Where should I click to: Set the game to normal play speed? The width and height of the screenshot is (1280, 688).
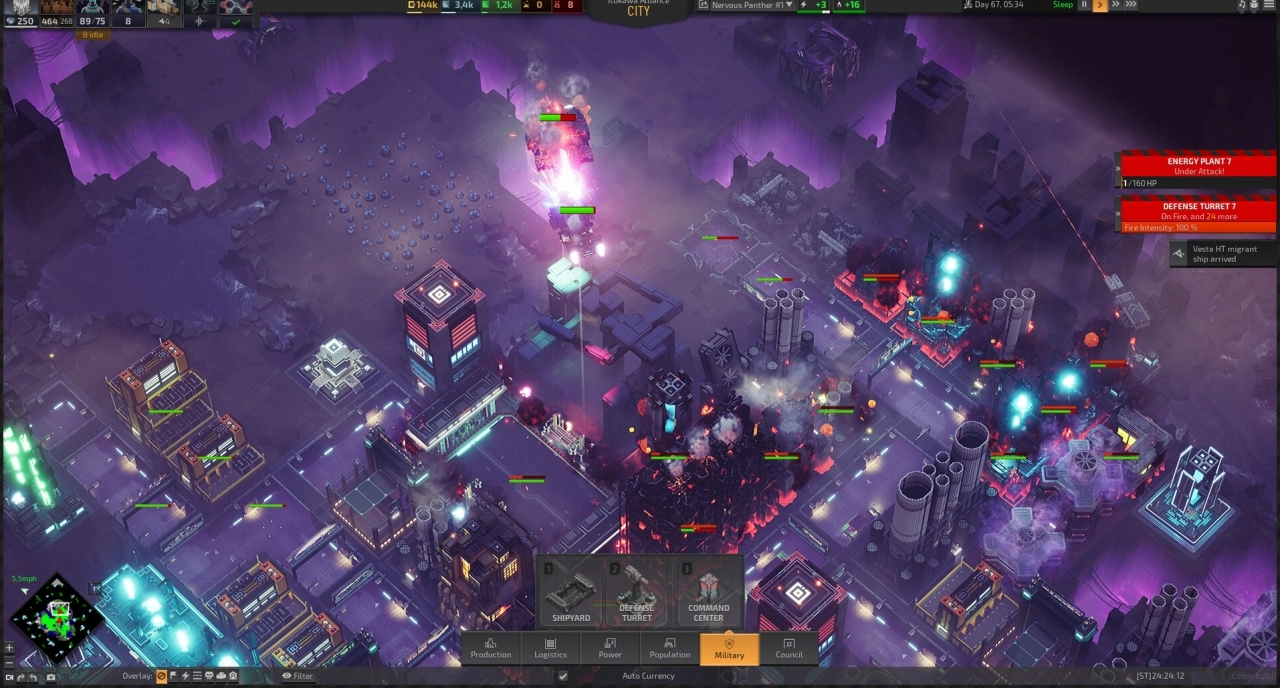[1100, 5]
